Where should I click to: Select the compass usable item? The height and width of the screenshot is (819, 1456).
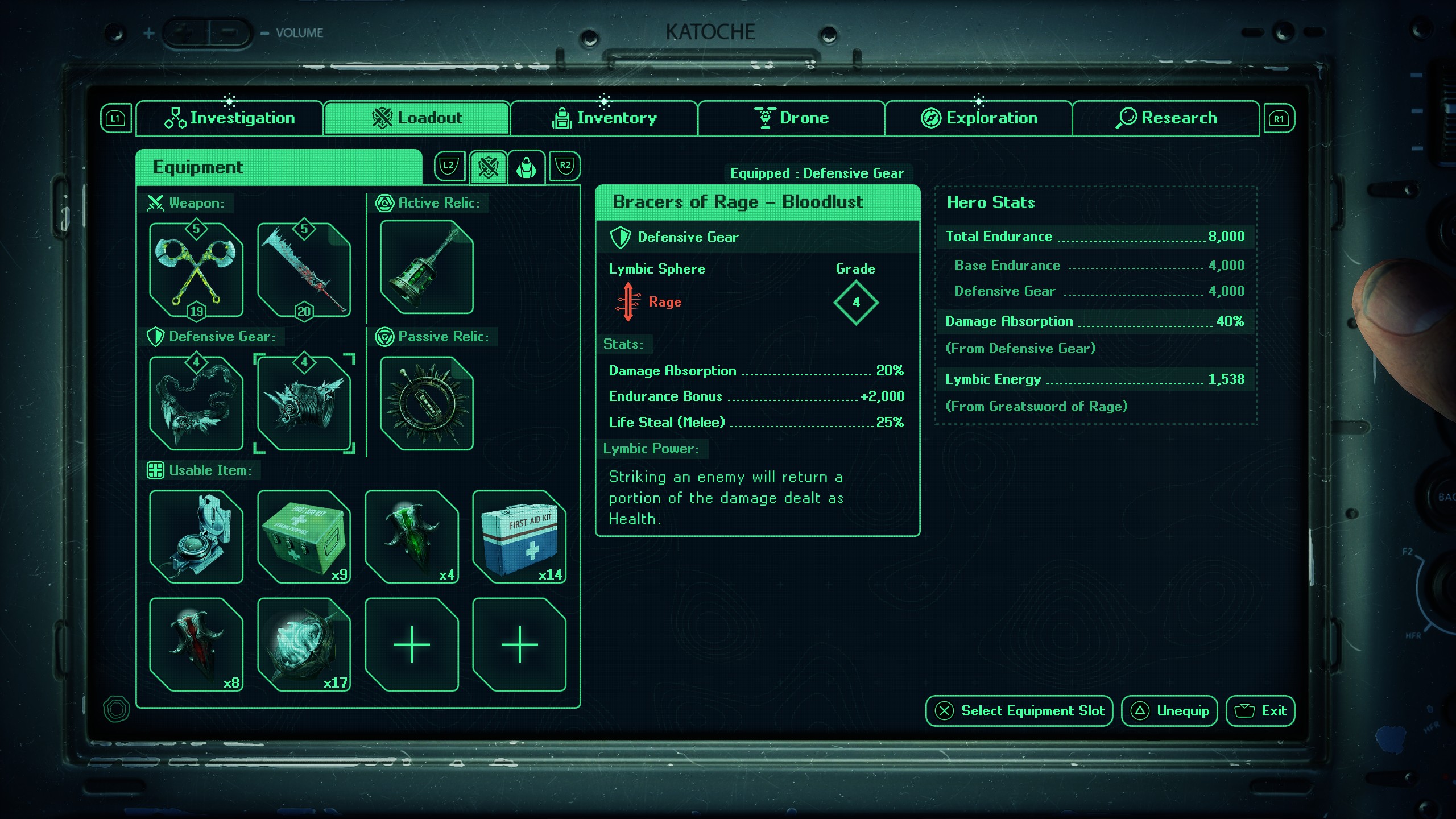[196, 537]
